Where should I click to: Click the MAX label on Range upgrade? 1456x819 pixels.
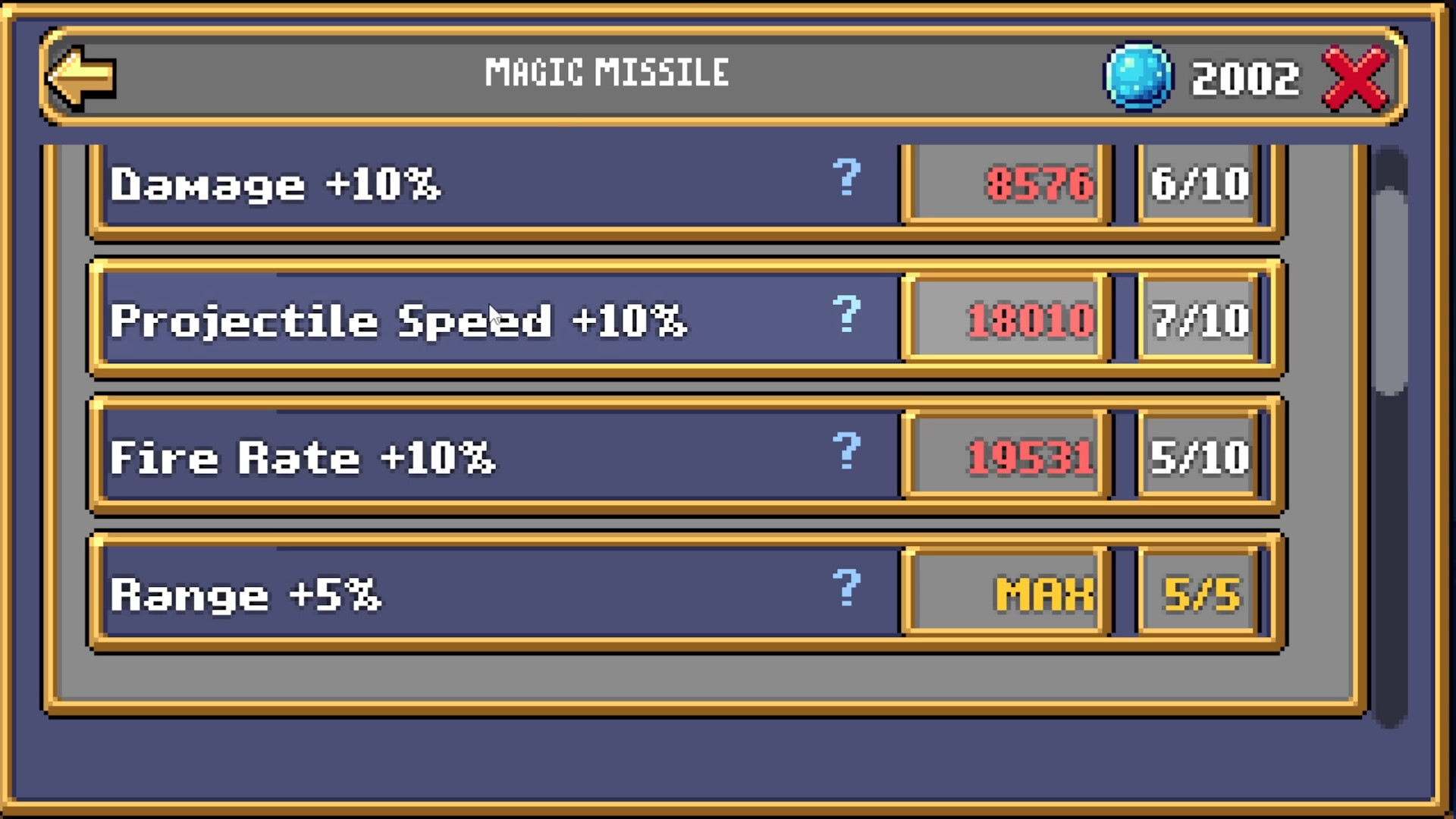click(x=1003, y=594)
